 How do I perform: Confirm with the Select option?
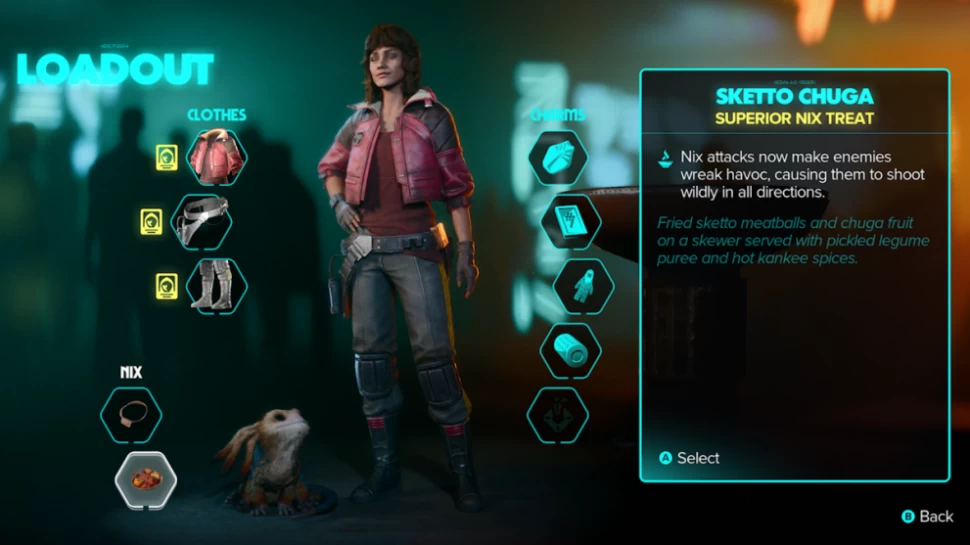[689, 458]
